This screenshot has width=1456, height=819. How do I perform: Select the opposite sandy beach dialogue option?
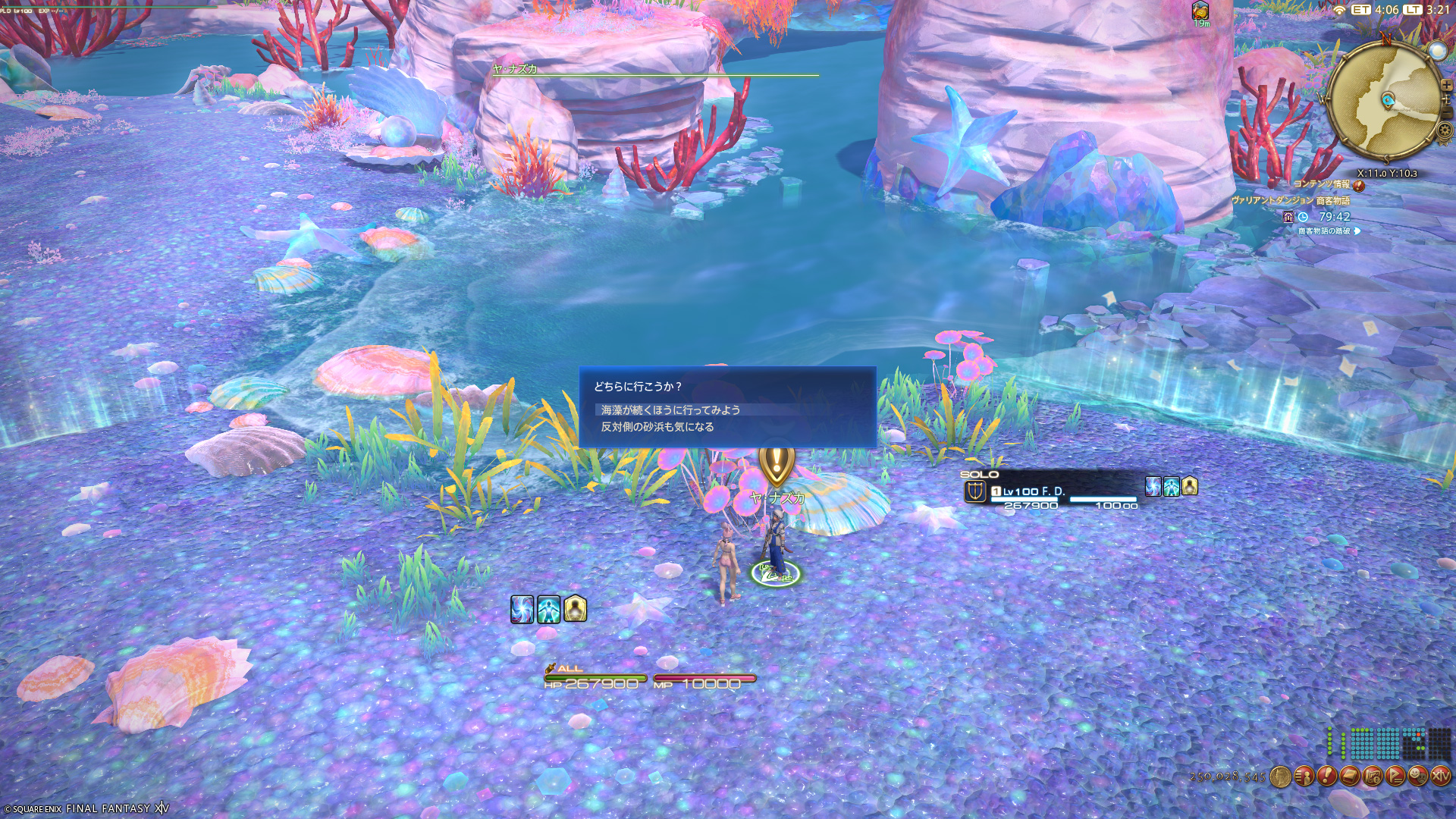(657, 427)
